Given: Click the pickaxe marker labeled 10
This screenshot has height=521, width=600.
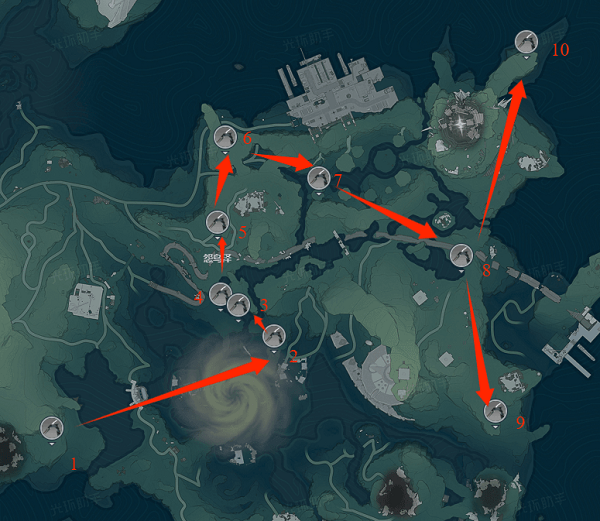Looking at the screenshot, I should click(x=526, y=41).
